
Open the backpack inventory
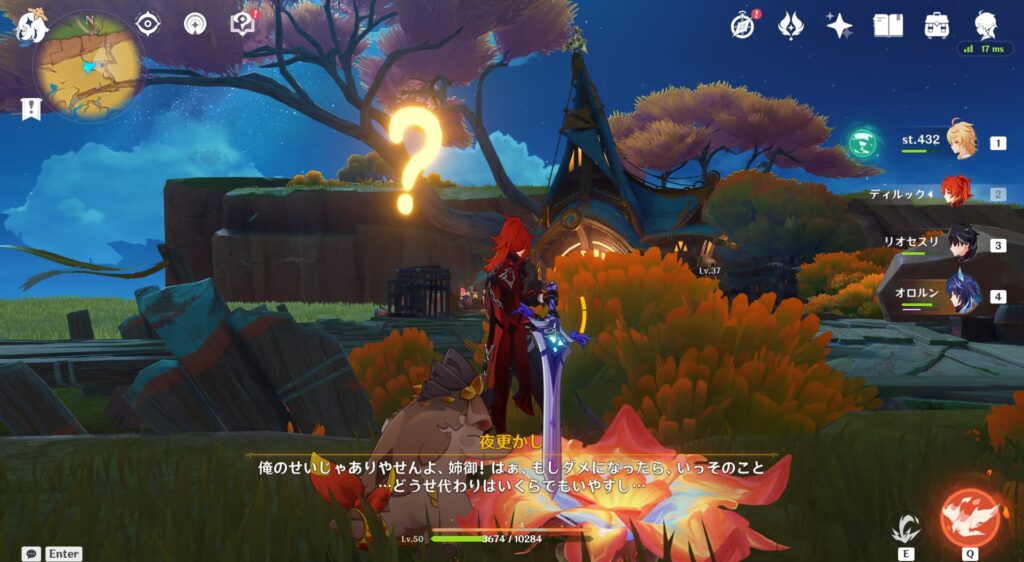[937, 26]
